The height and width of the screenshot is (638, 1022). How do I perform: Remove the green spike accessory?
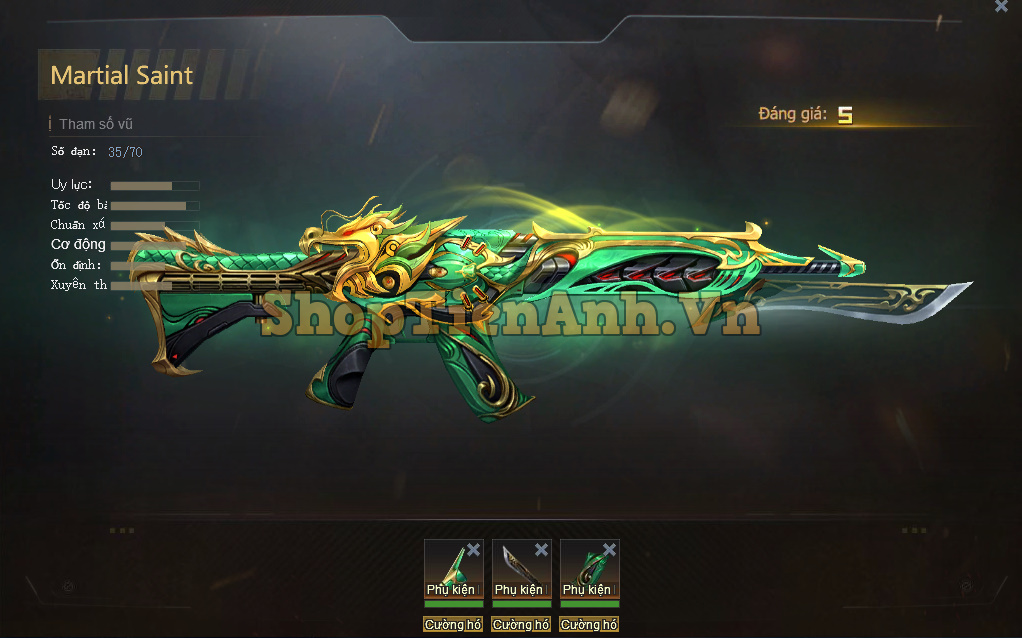tap(473, 550)
